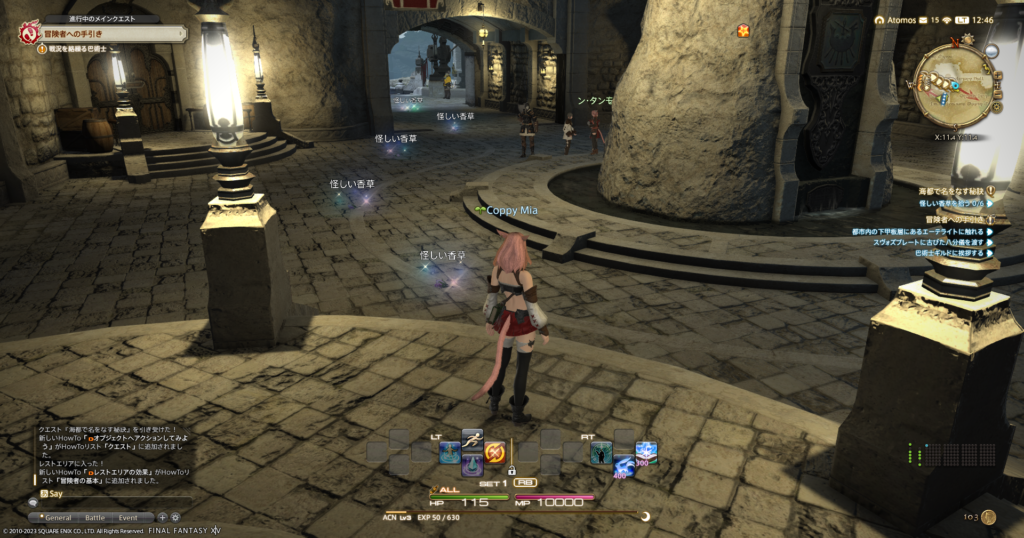
Task: Click the hotbar padlock lock toggle
Action: pyautogui.click(x=511, y=470)
